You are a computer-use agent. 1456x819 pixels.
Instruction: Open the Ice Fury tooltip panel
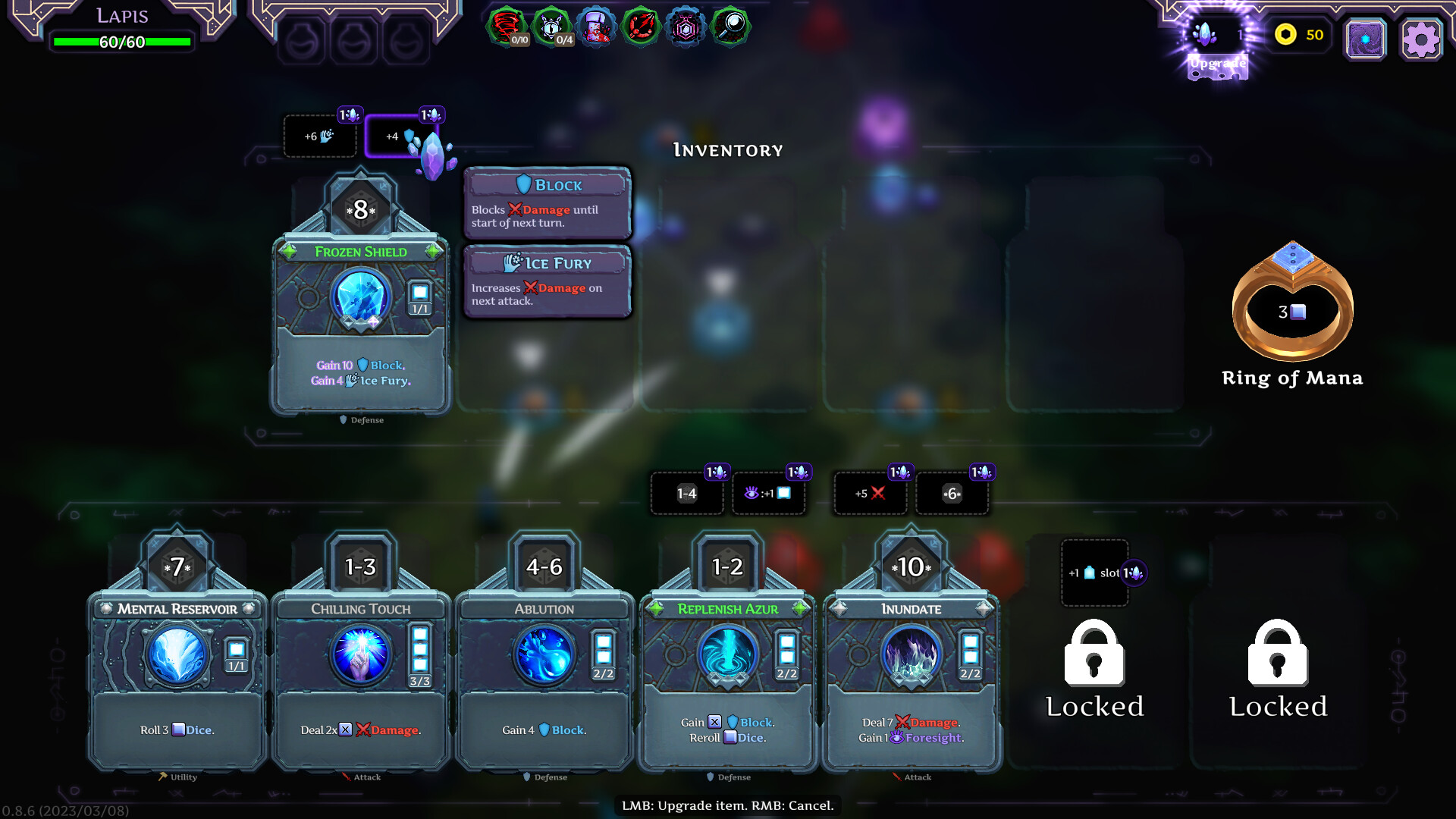coord(548,281)
